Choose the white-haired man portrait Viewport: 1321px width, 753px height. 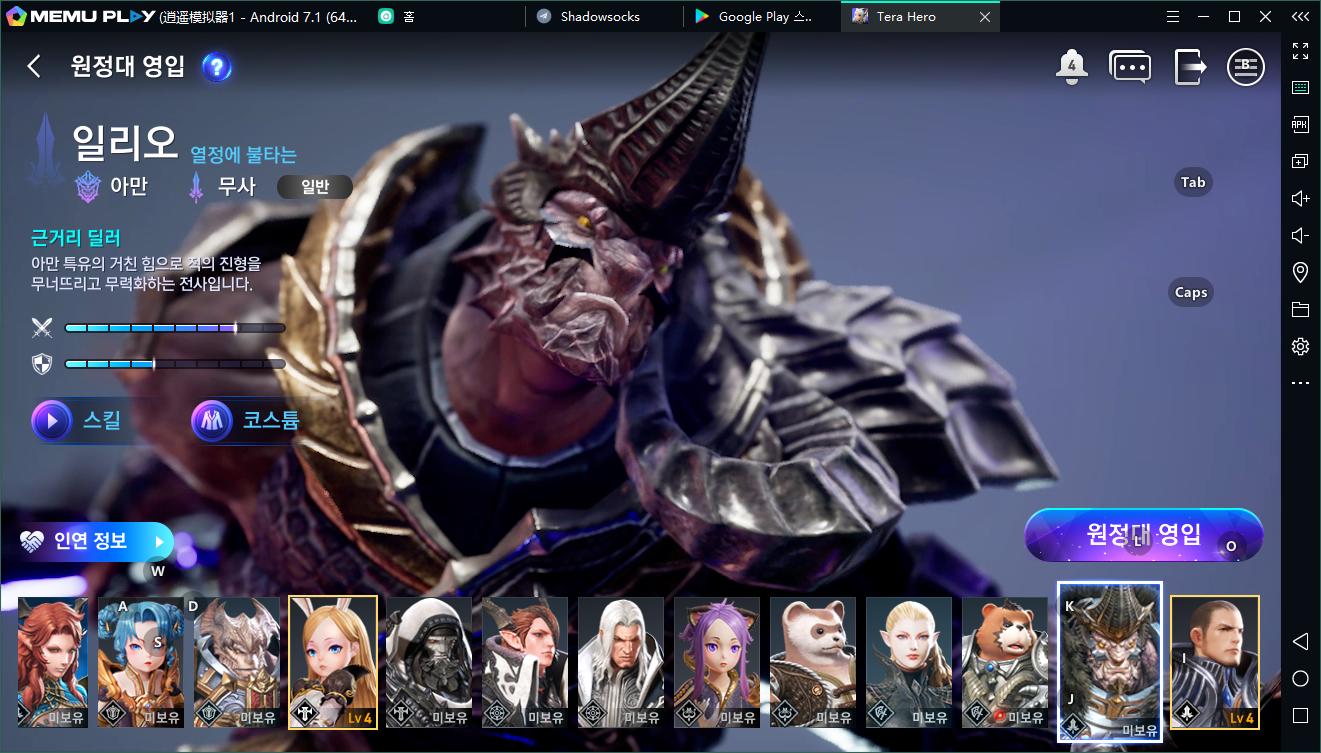coord(621,662)
